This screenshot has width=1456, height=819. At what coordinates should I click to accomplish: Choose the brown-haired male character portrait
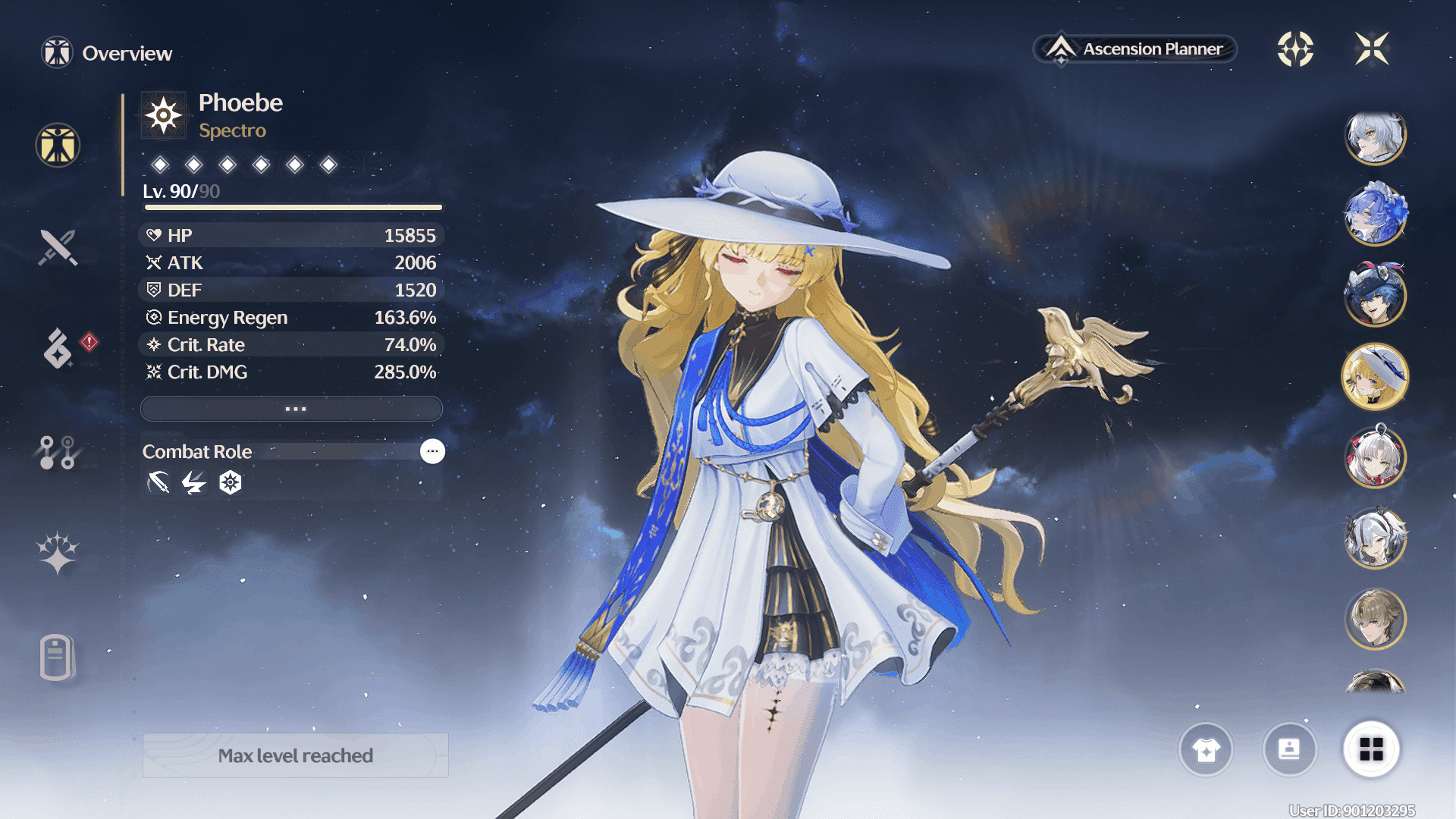click(1375, 619)
